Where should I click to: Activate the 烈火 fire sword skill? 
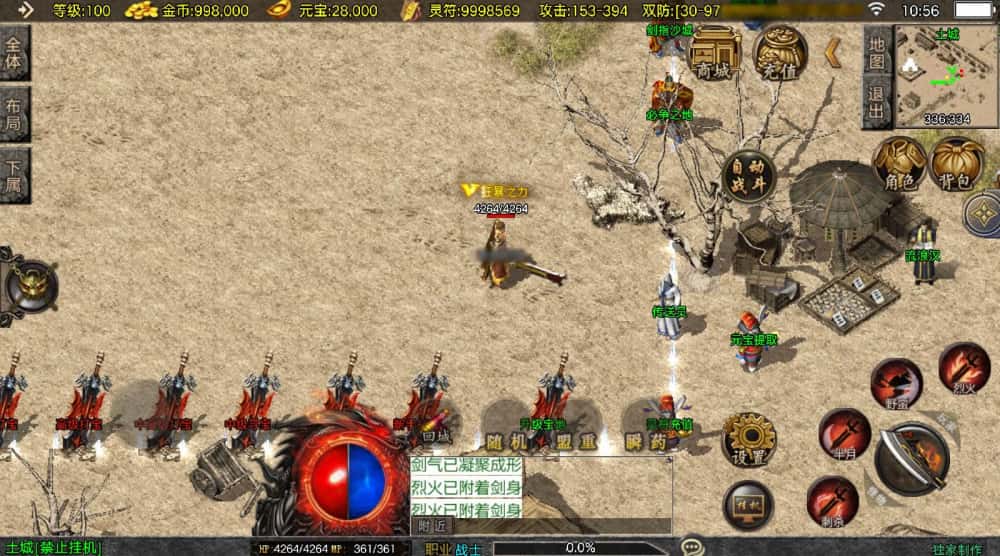coord(964,368)
